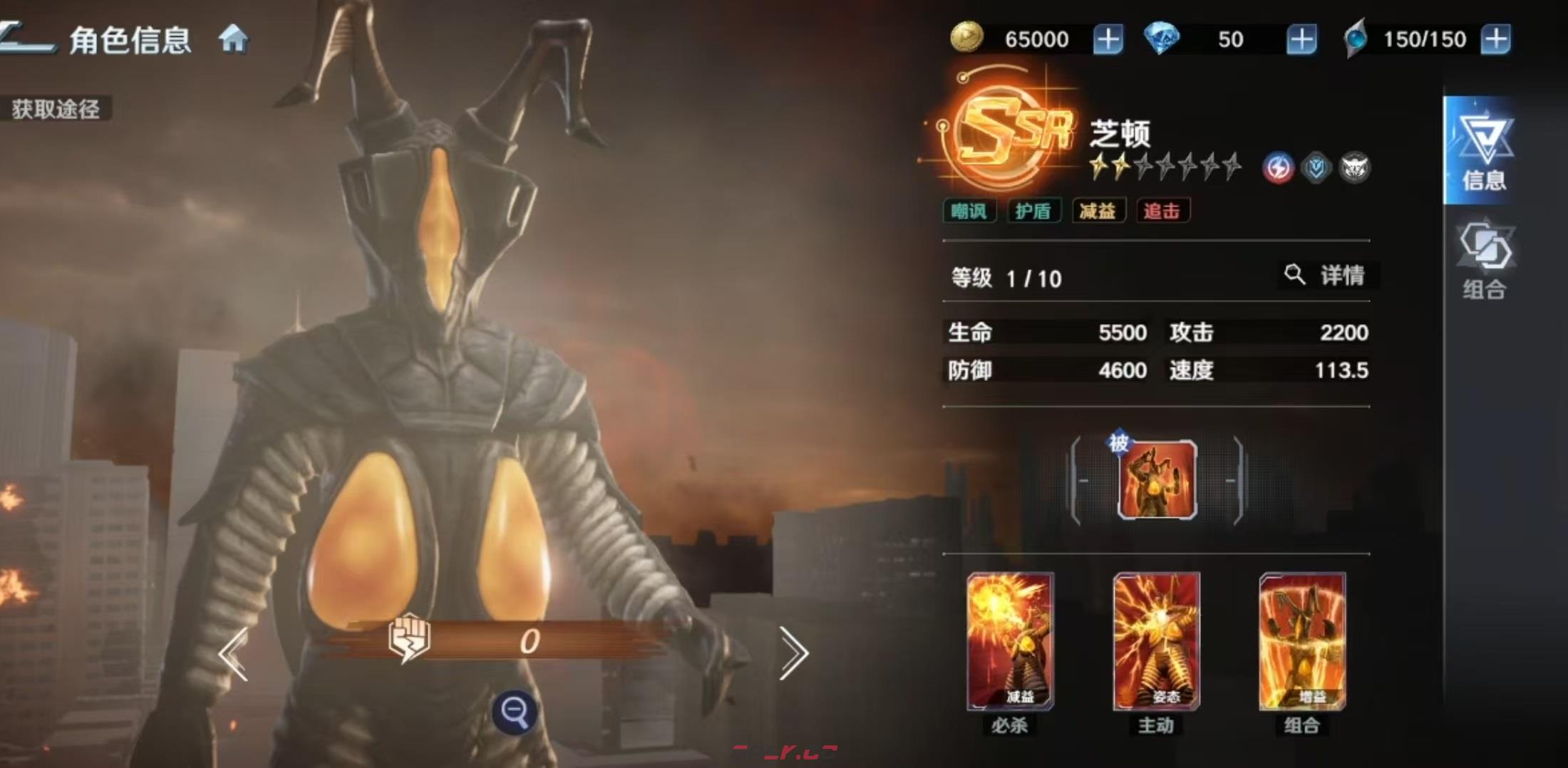
Task: Toggle the 护盾 trait tag
Action: 1034,211
